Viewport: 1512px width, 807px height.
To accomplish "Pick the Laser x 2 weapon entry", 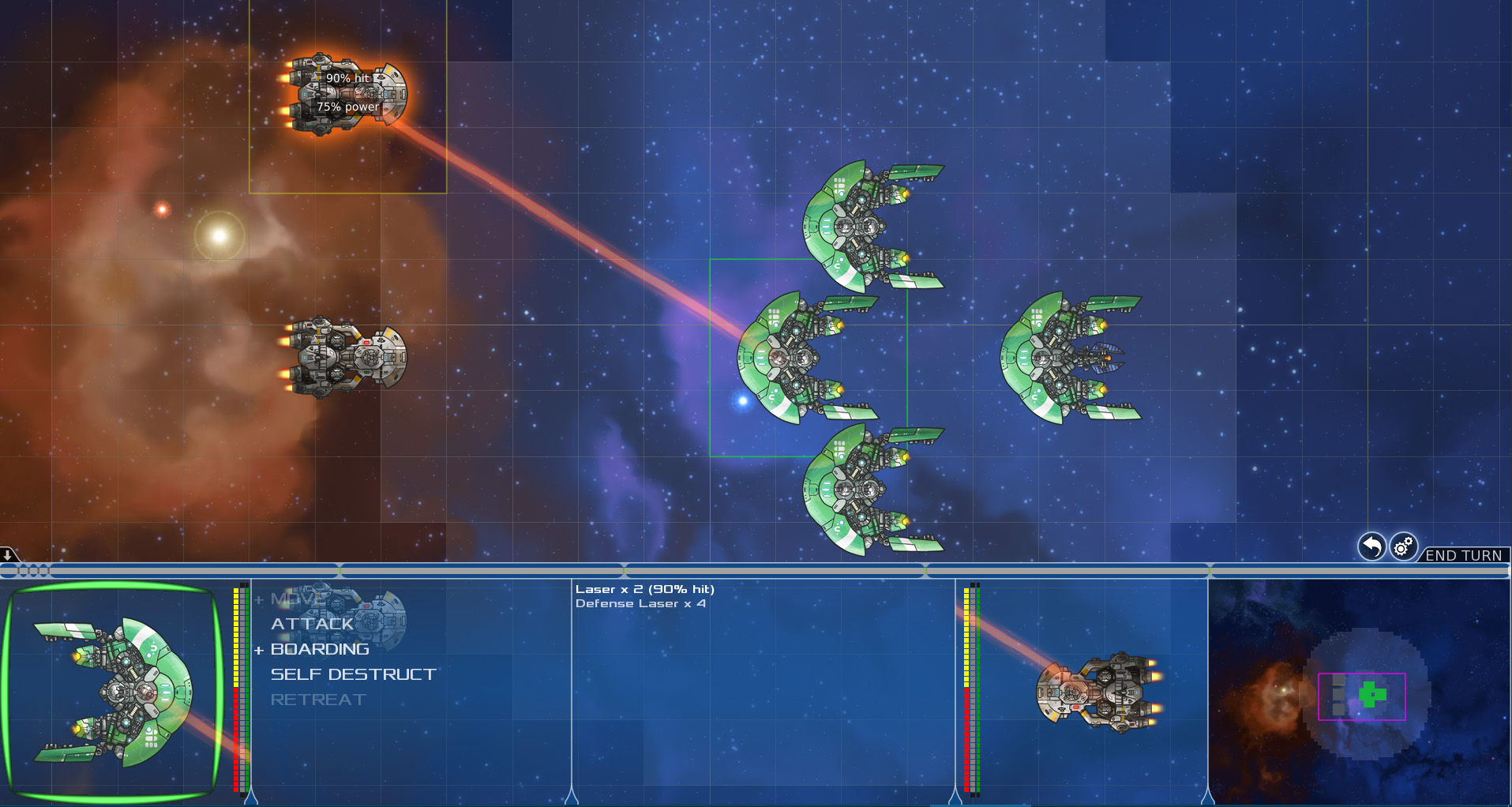I will [x=644, y=589].
